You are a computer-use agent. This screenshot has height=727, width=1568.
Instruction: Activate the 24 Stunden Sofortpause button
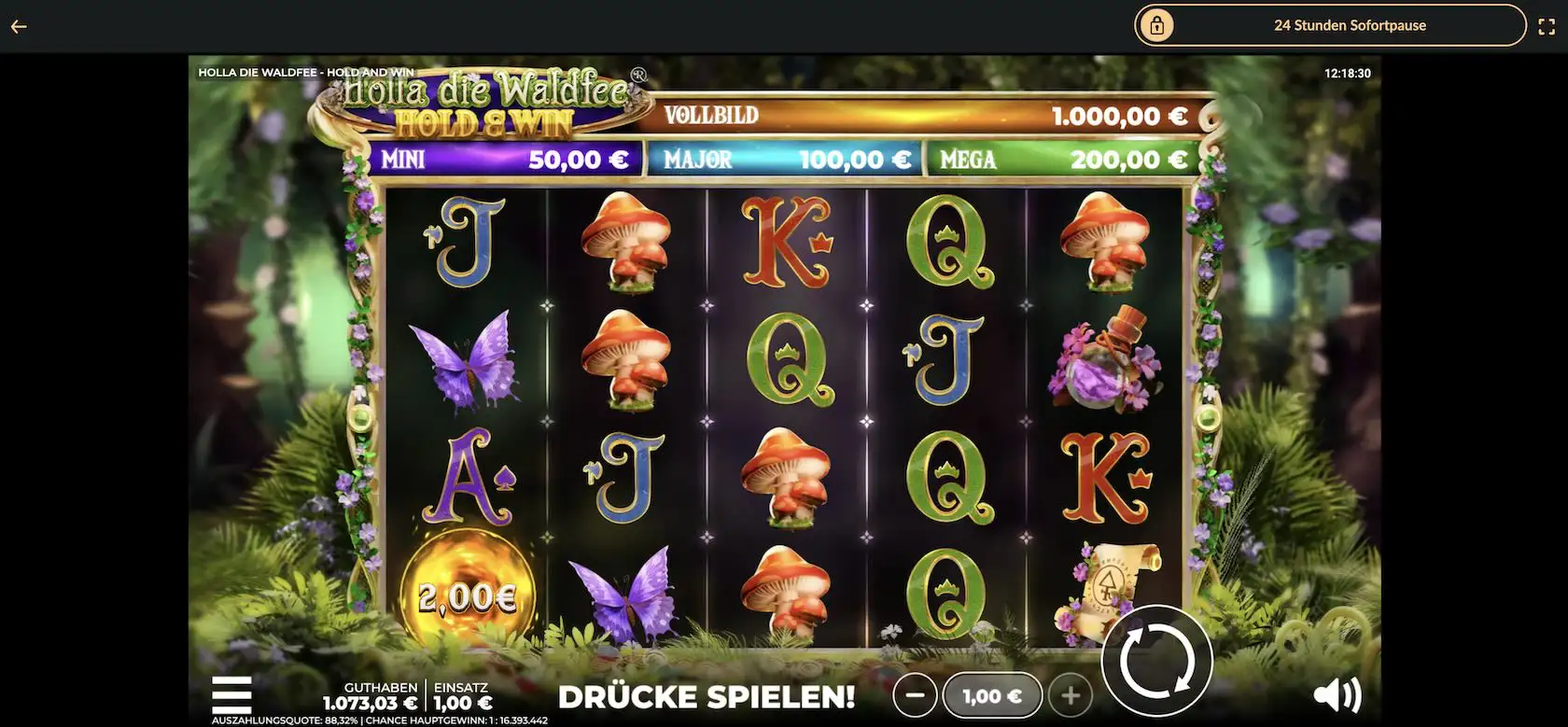1329,25
